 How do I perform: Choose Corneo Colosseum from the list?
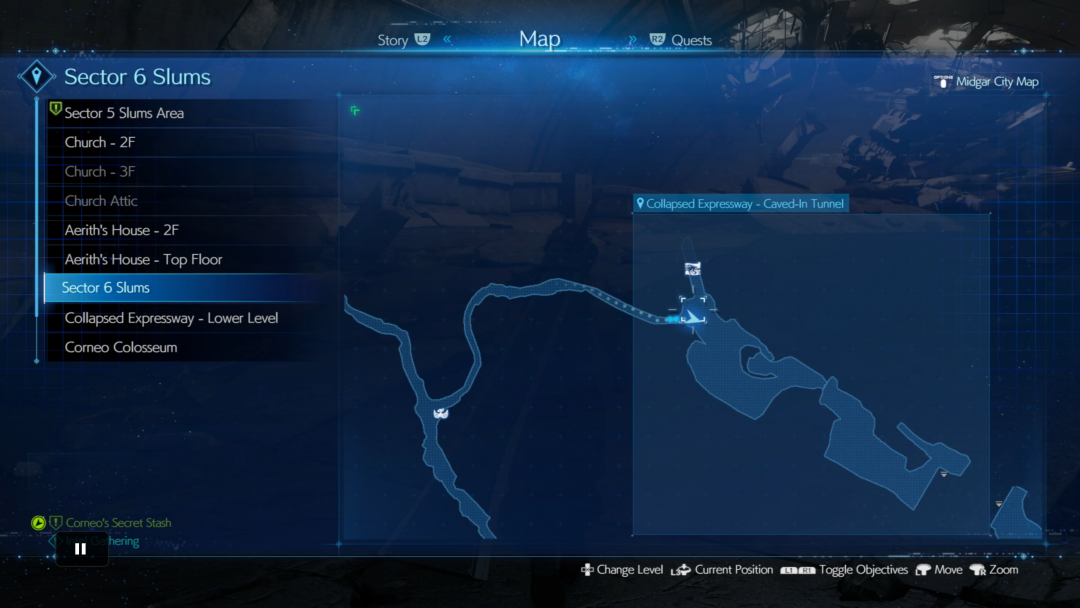(121, 347)
